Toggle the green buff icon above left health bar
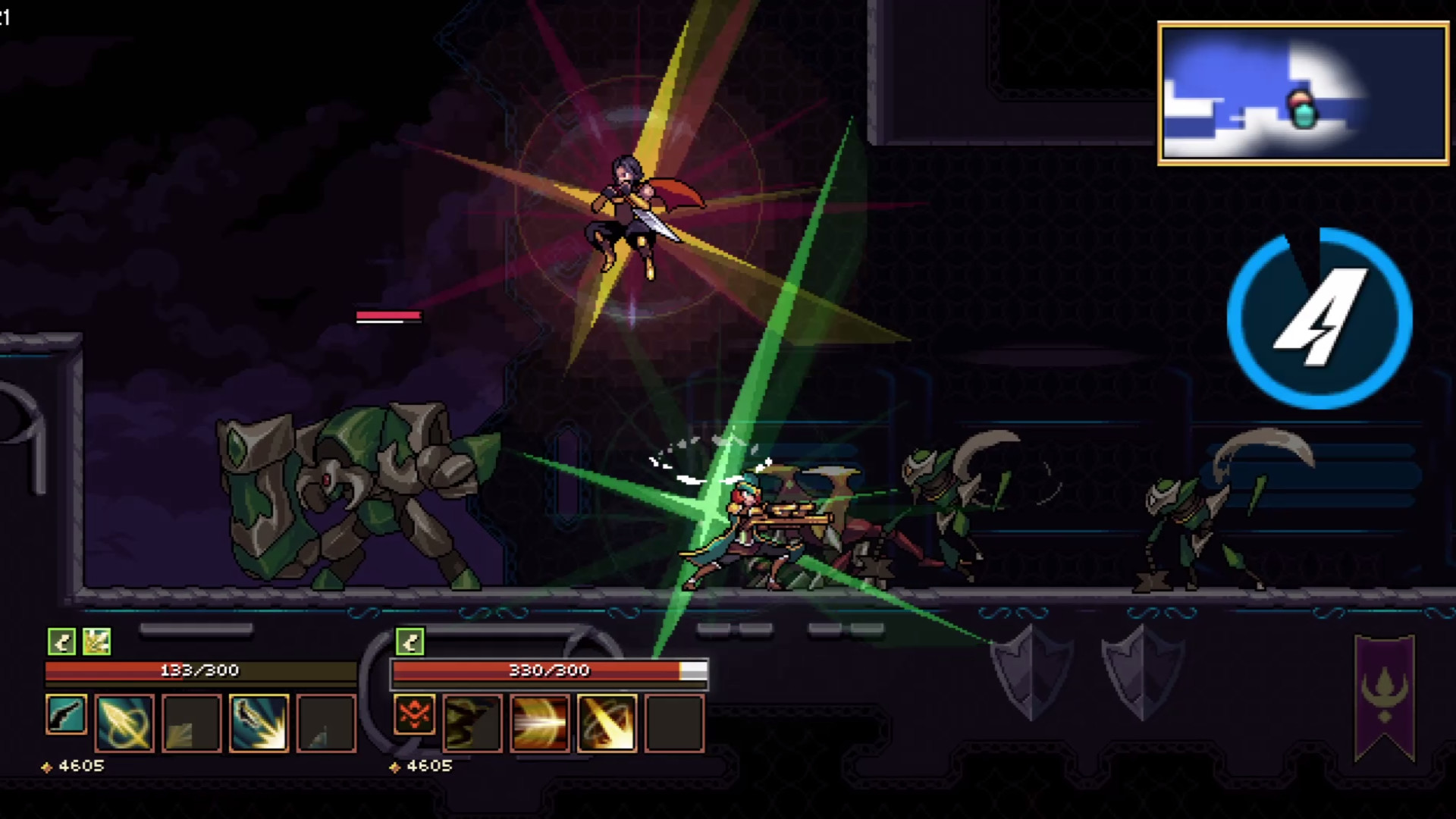 [x=62, y=641]
